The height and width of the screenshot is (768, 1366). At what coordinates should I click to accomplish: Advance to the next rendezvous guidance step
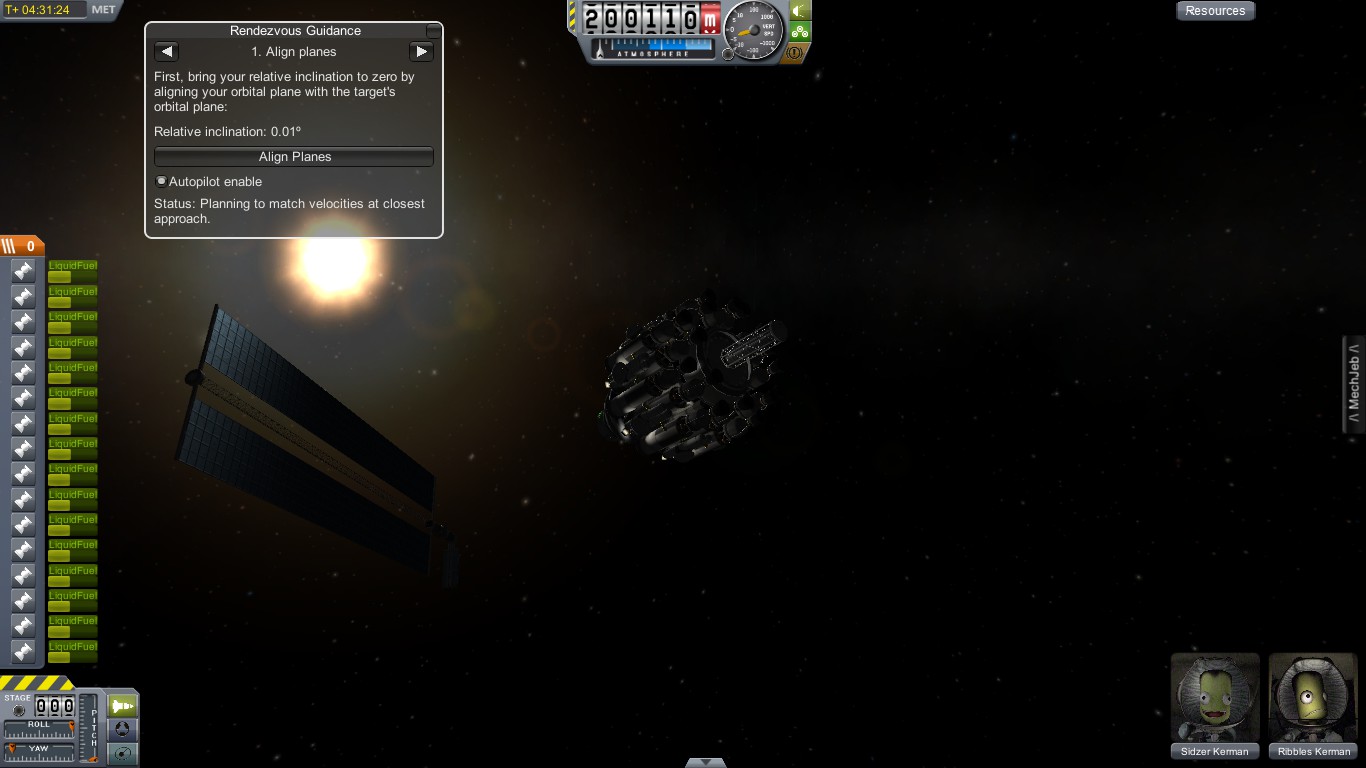(421, 52)
